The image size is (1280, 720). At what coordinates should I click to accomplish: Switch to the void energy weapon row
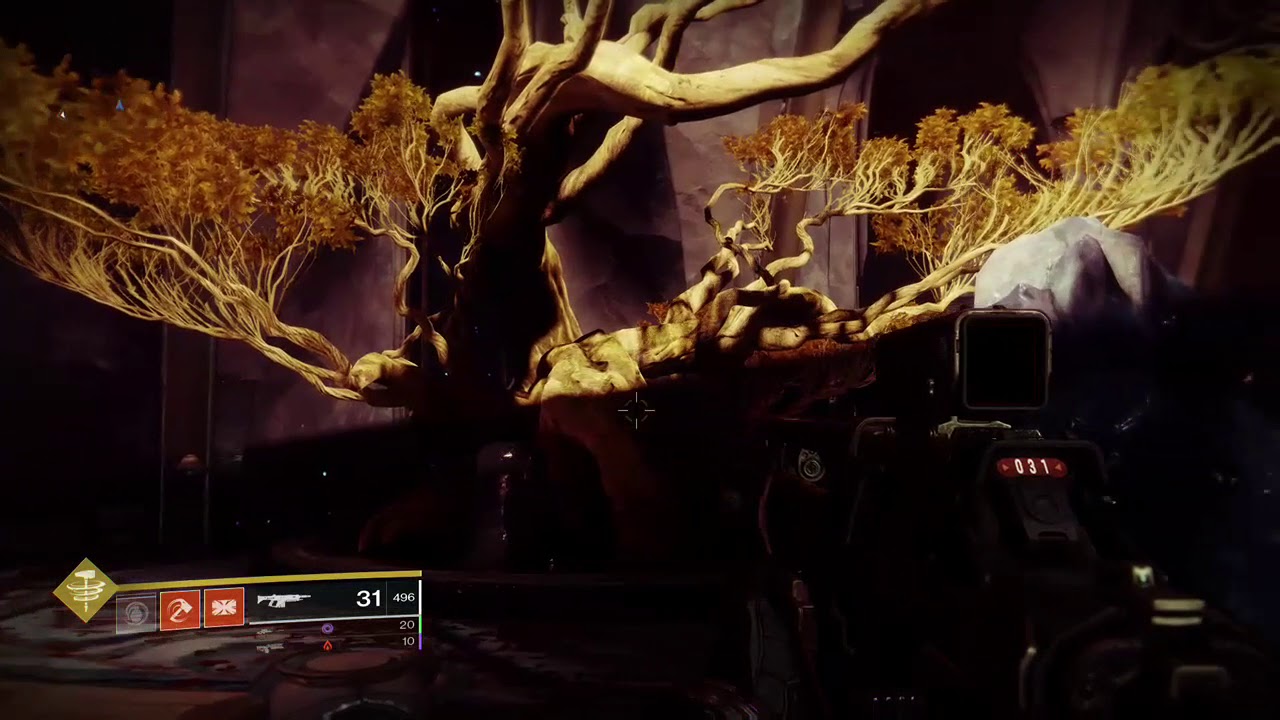coord(327,628)
